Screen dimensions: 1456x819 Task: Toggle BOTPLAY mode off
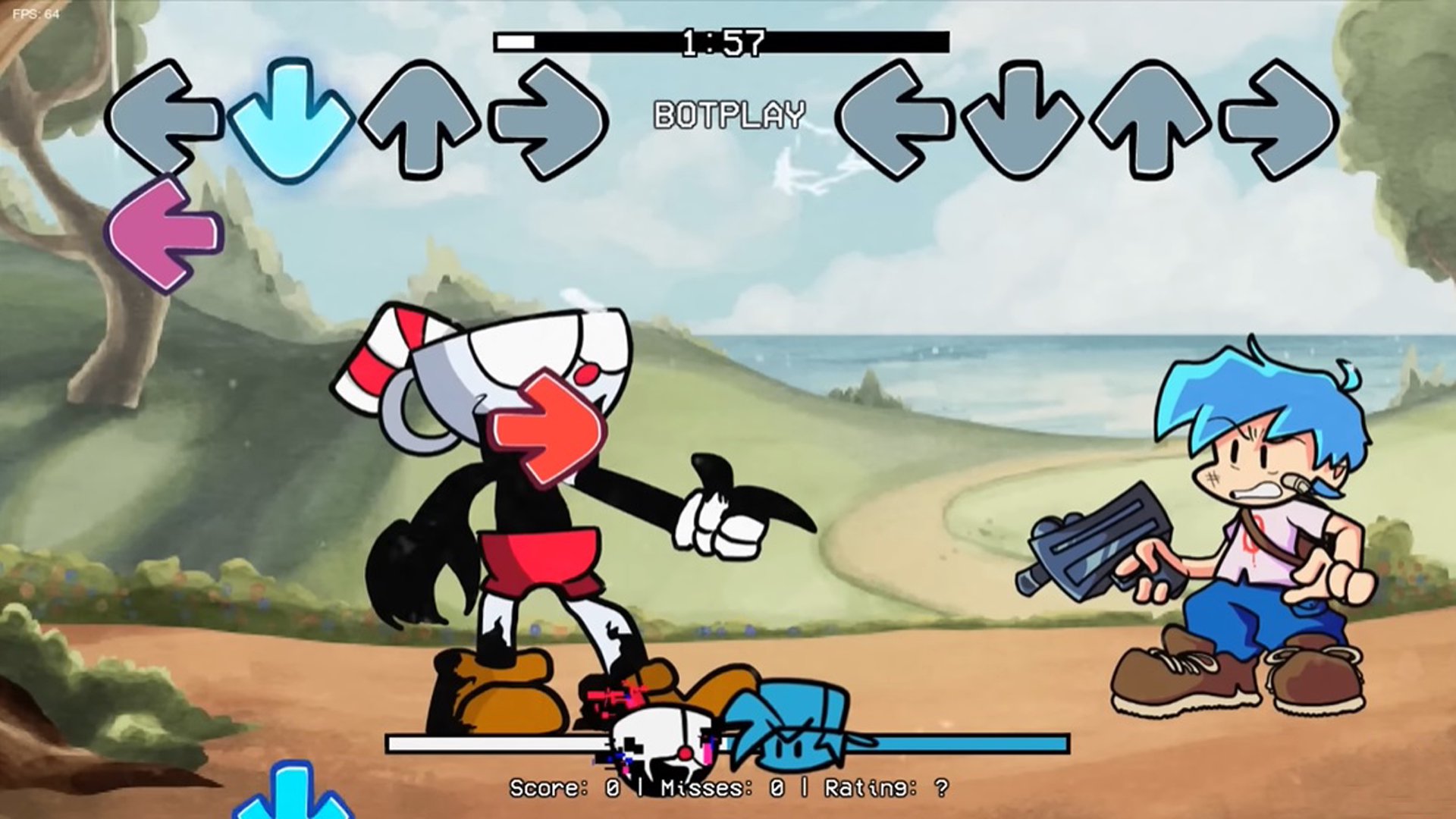click(728, 115)
